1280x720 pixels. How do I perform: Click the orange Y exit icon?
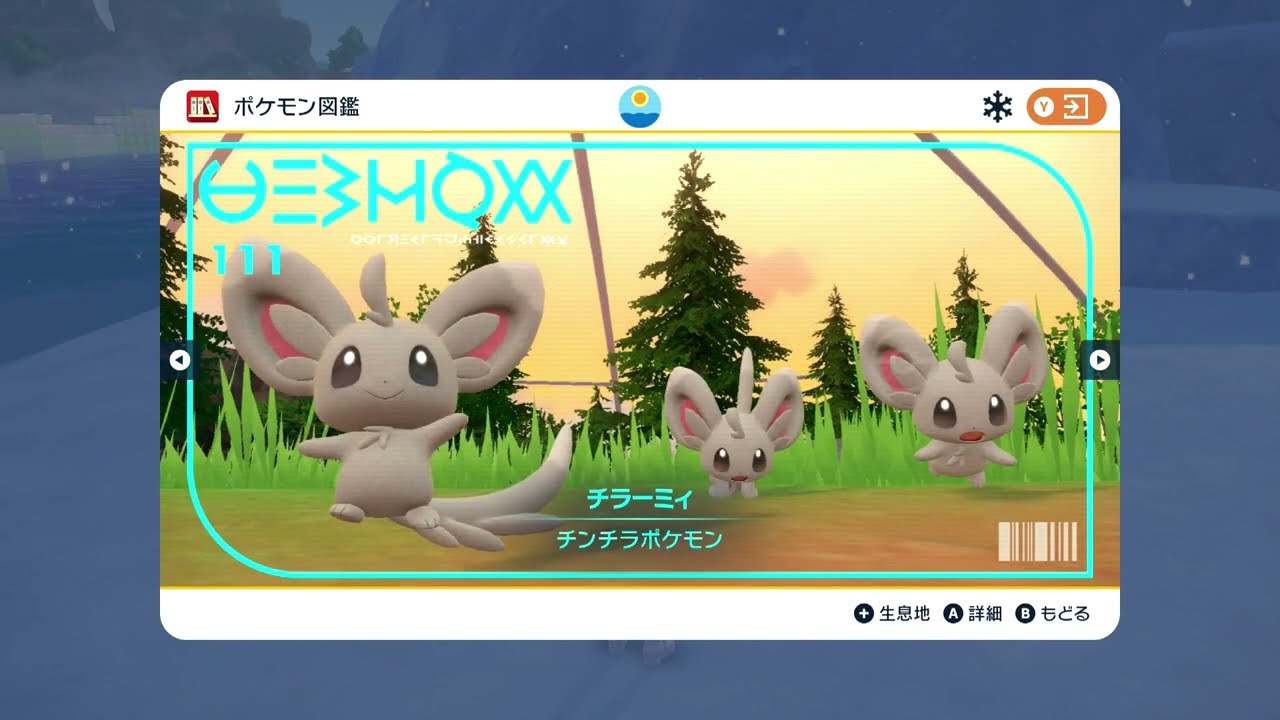pyautogui.click(x=1064, y=104)
